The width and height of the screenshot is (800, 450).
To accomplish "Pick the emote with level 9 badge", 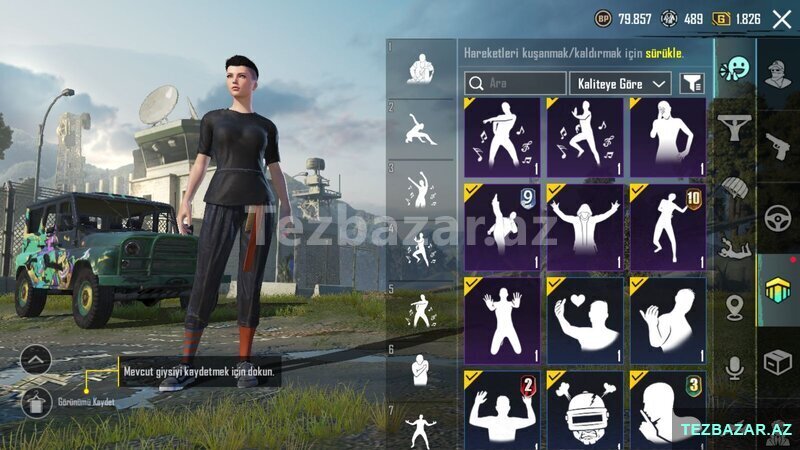I will 502,226.
